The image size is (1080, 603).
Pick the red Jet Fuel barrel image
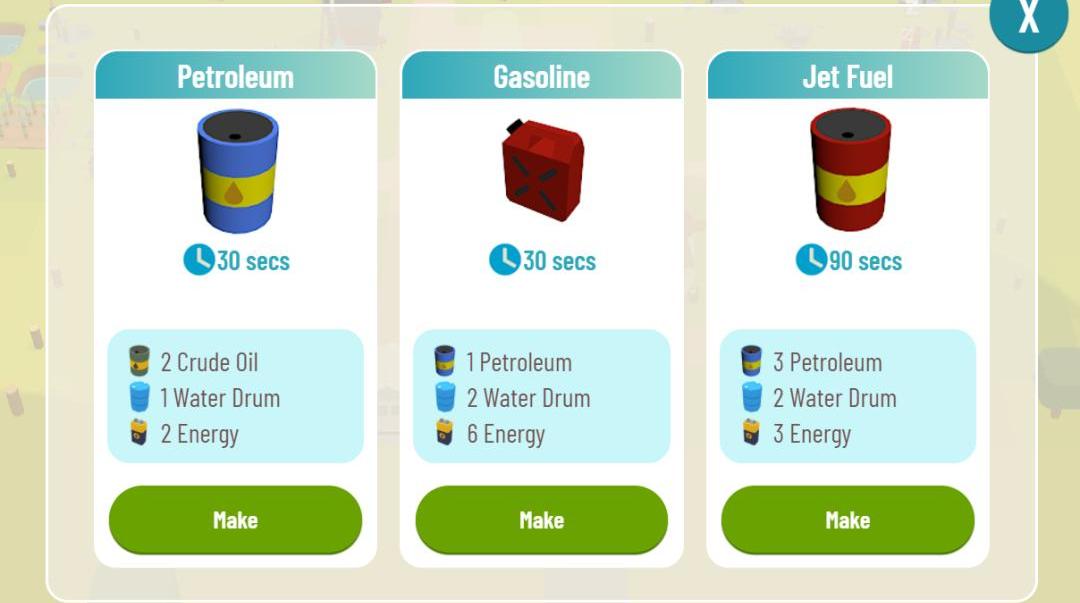tap(849, 170)
